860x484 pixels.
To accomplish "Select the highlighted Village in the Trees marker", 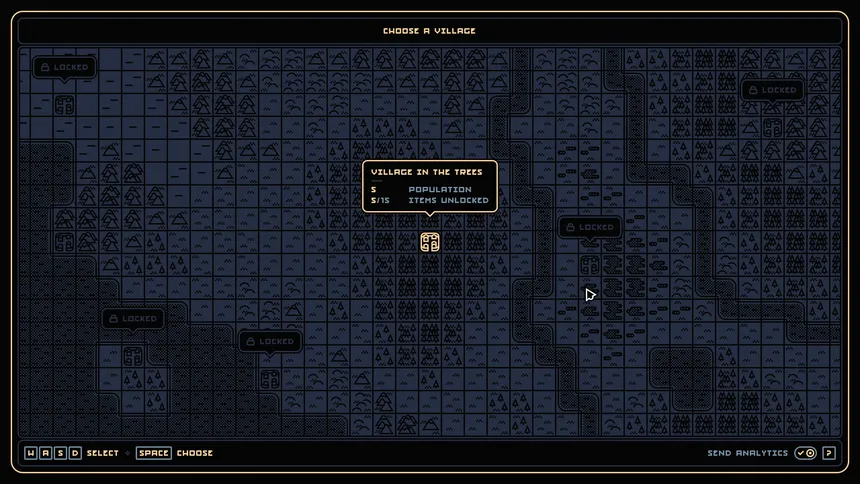I will pyautogui.click(x=430, y=241).
